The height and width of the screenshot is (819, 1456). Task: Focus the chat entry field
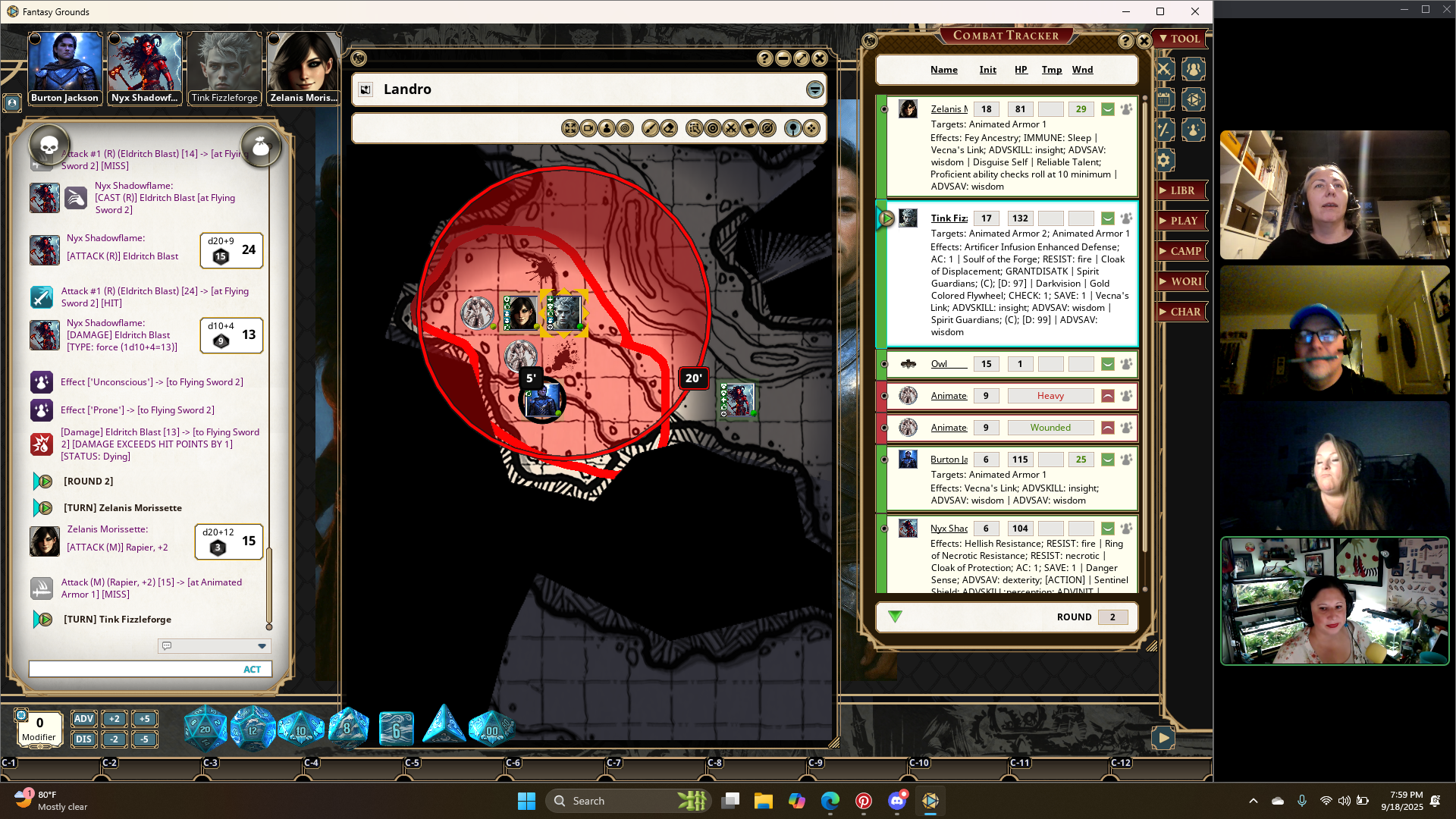[133, 669]
